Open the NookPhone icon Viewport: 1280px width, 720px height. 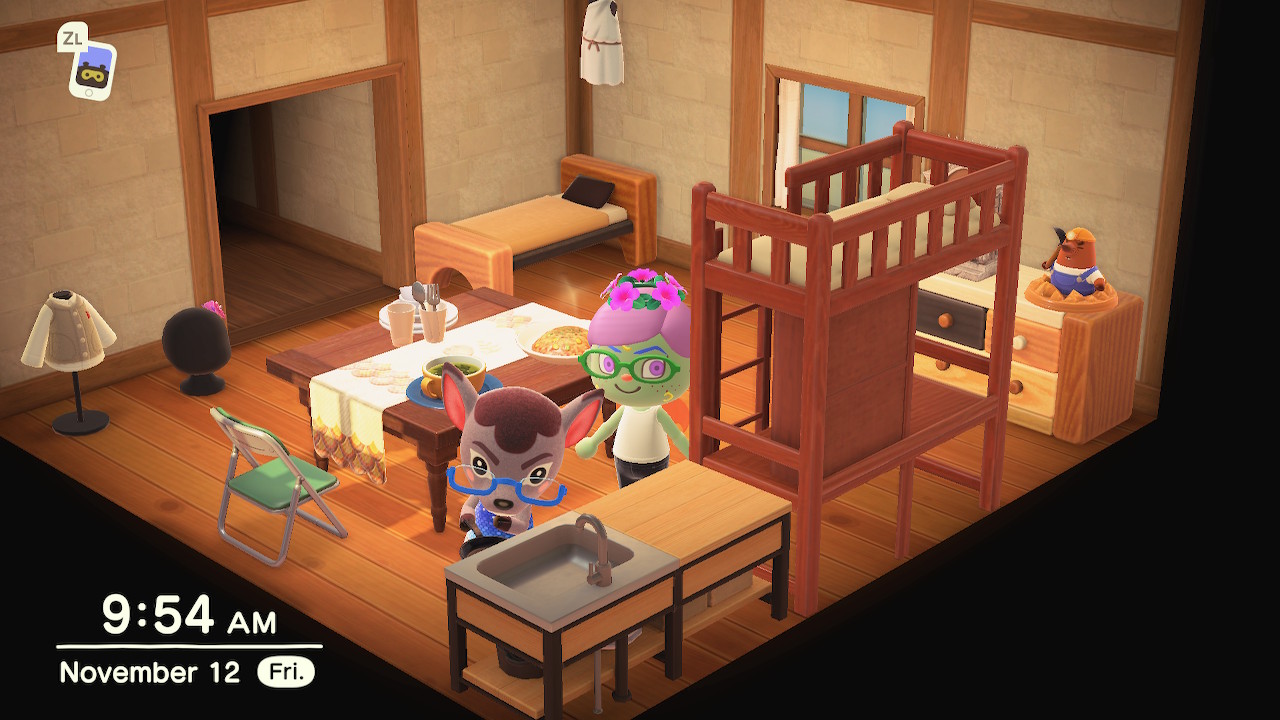(92, 70)
